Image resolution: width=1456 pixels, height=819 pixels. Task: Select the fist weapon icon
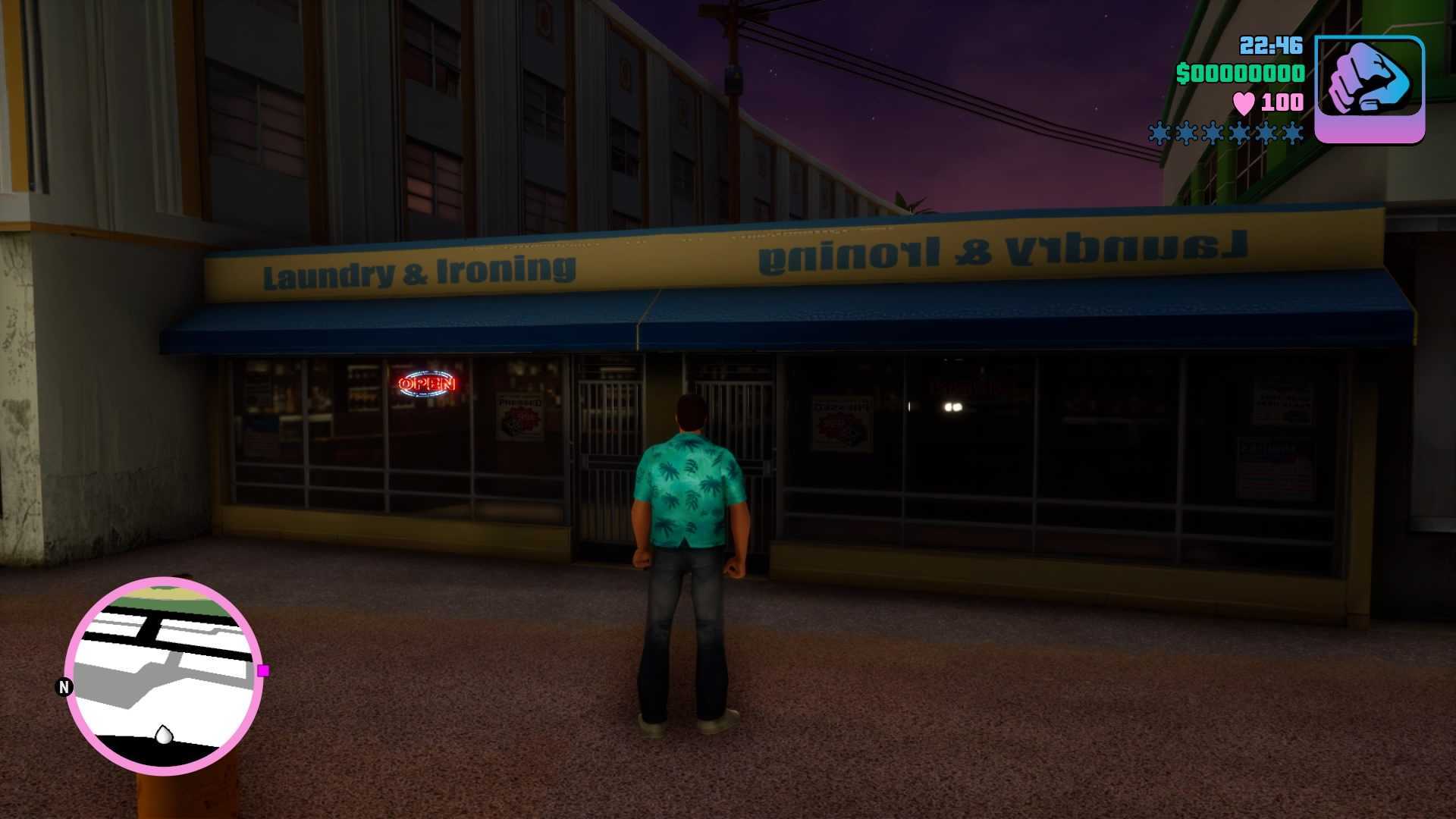1369,88
